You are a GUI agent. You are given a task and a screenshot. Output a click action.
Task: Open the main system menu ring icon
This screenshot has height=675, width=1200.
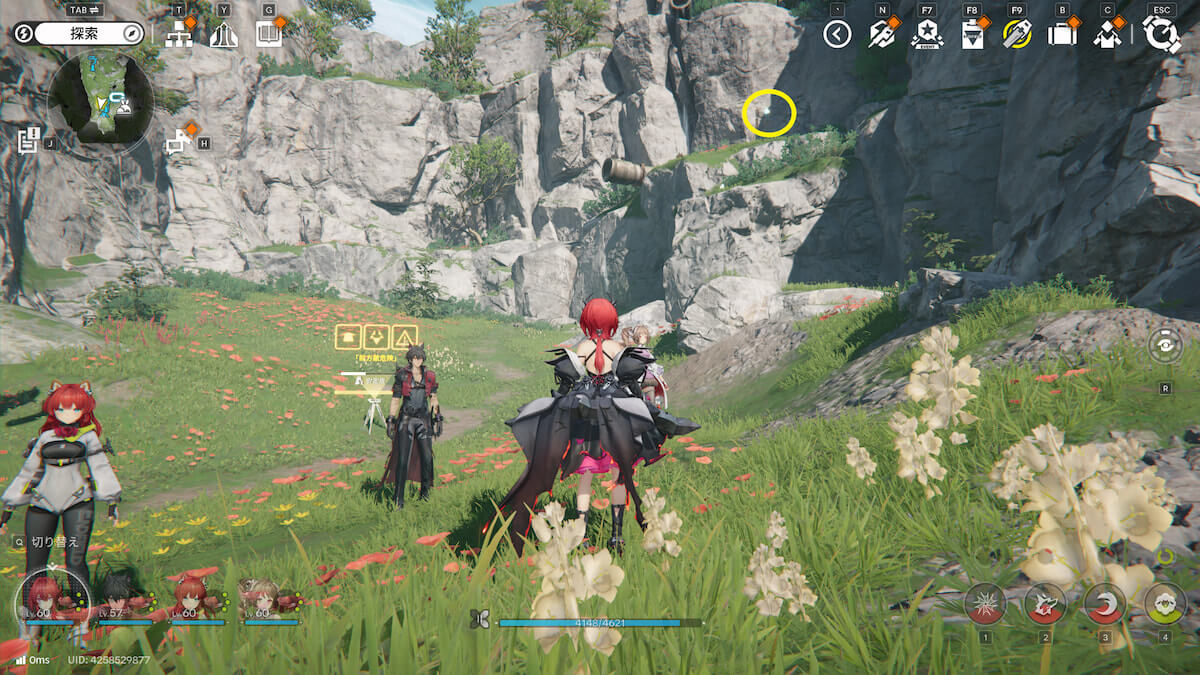1161,34
